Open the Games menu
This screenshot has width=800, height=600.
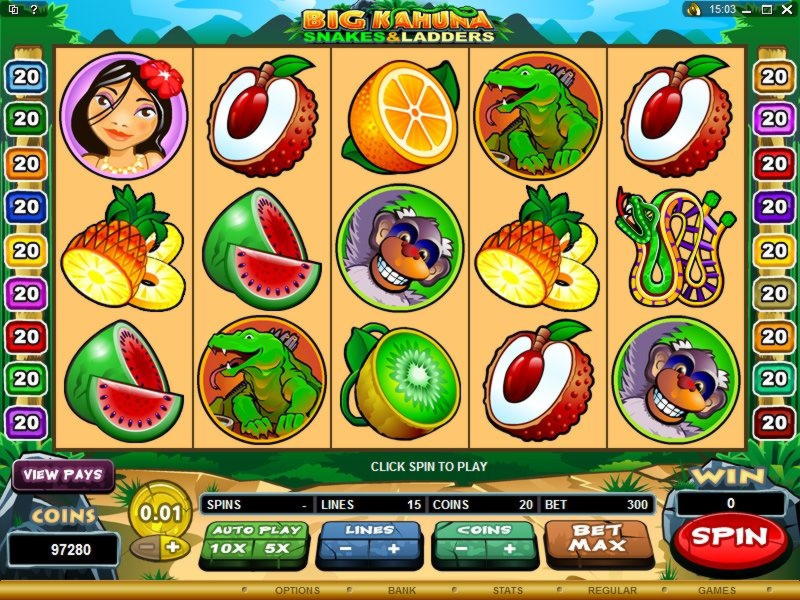717,591
